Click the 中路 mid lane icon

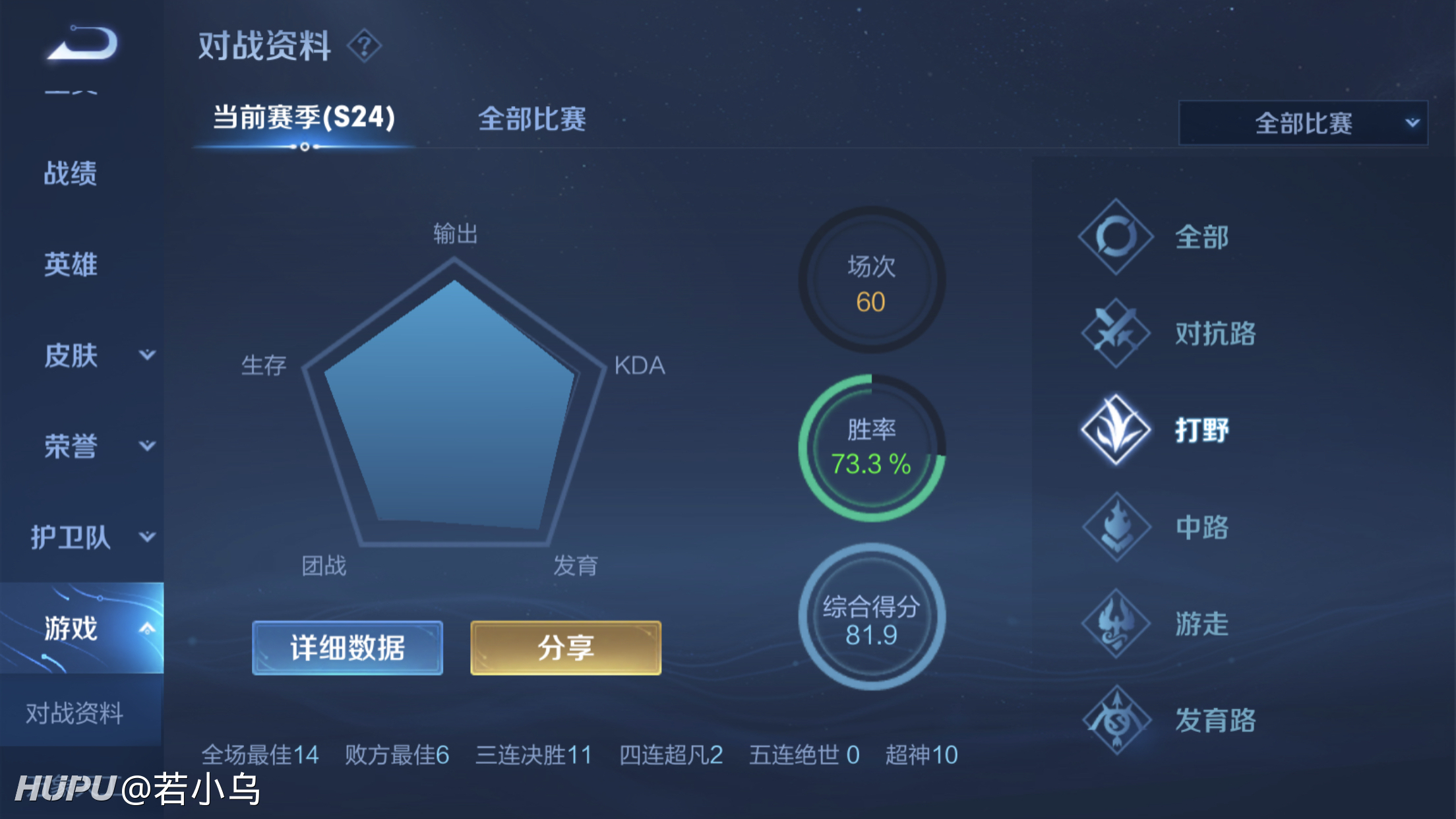(1116, 528)
